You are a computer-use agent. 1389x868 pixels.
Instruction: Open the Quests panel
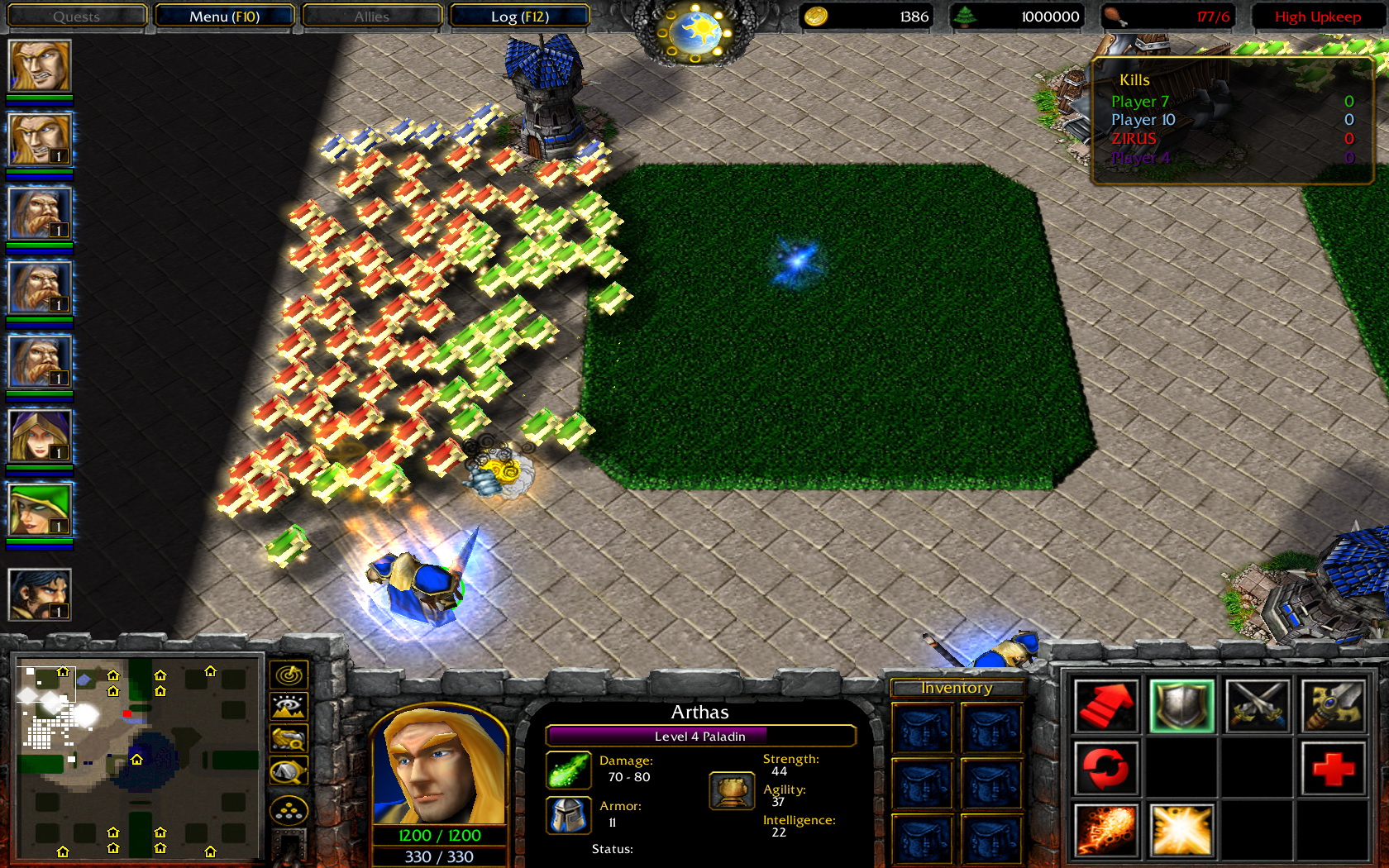click(76, 16)
